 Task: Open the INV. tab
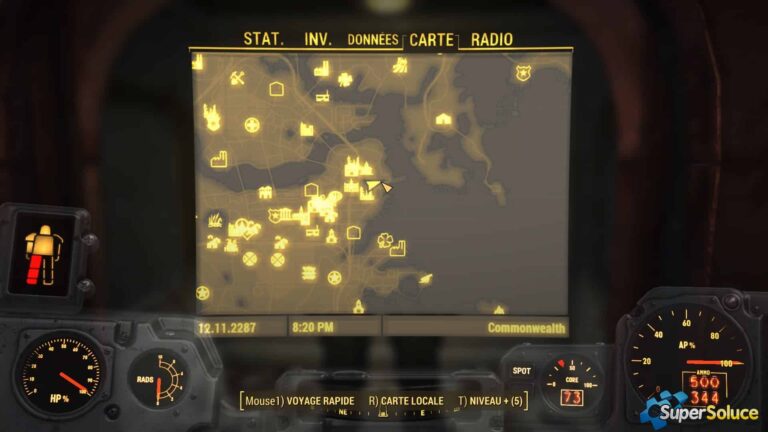point(318,40)
